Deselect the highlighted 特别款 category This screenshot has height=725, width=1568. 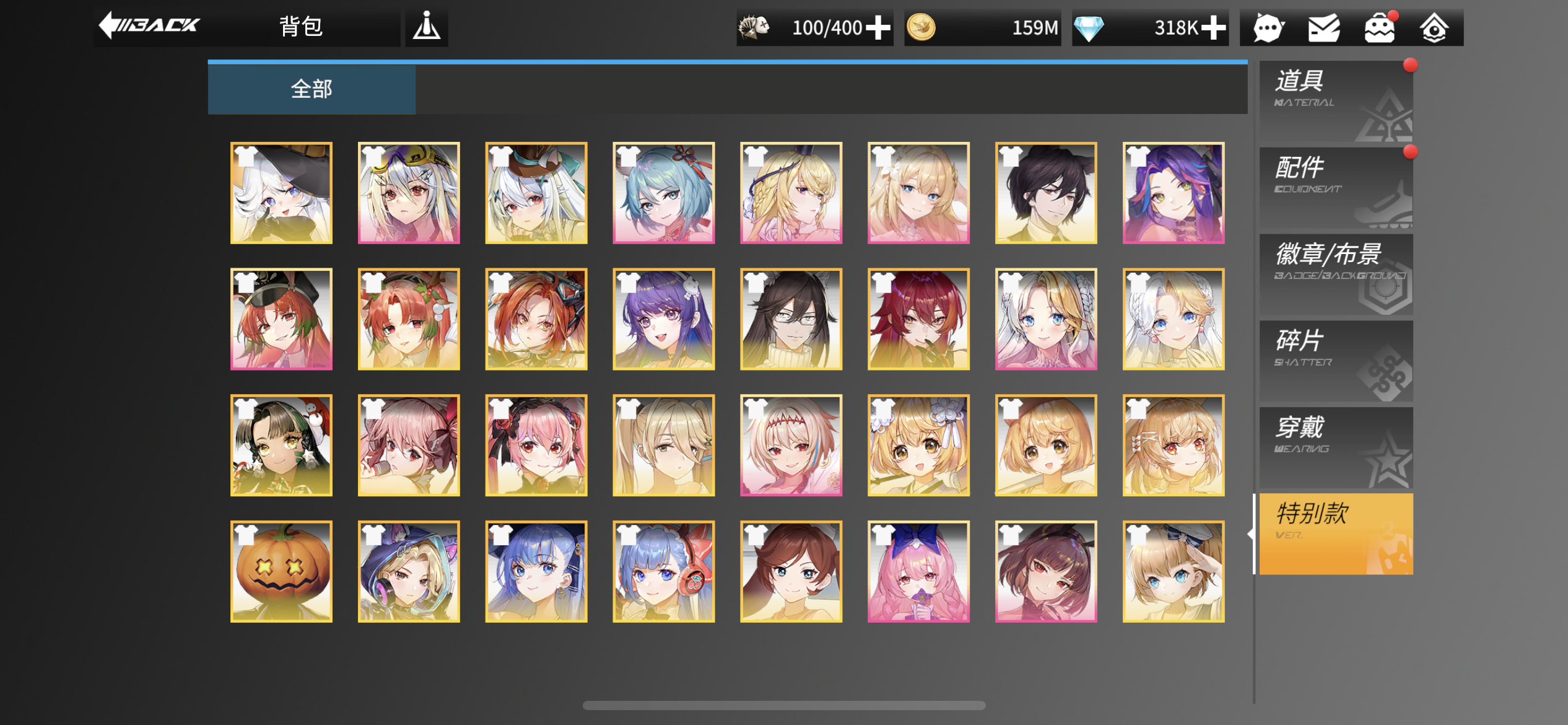[x=1335, y=533]
